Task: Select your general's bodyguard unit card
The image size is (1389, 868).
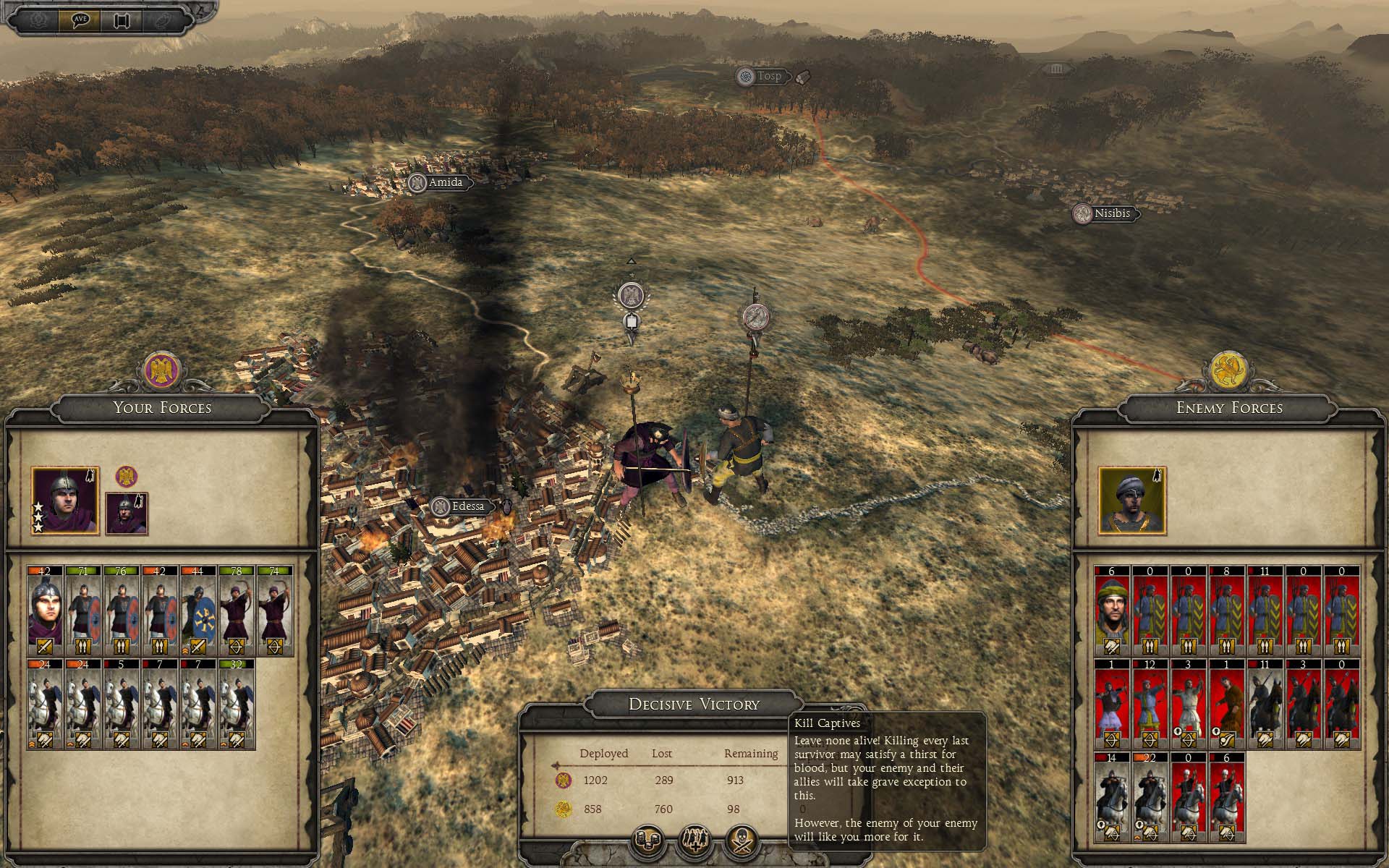Action: point(45,610)
